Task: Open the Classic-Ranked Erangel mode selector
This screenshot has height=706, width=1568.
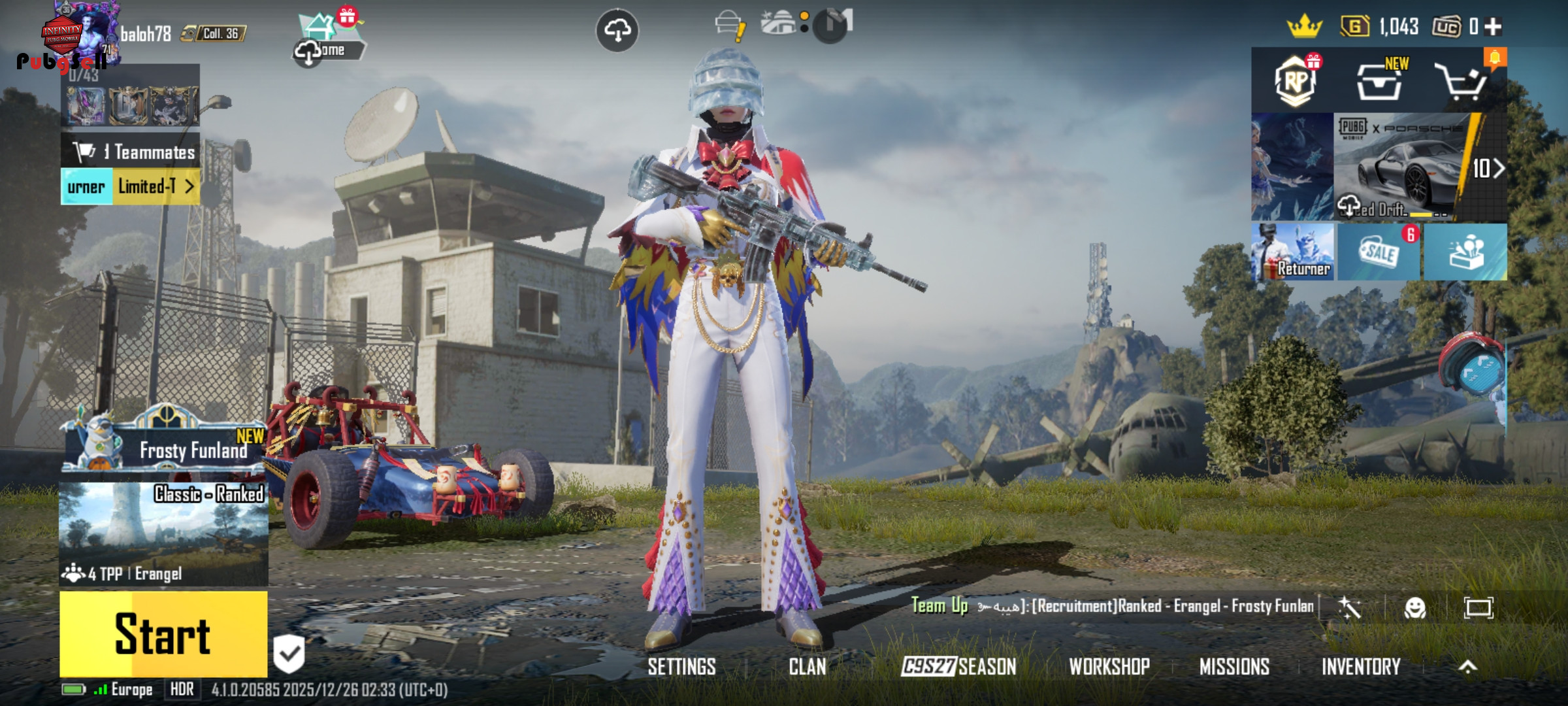Action: point(163,533)
